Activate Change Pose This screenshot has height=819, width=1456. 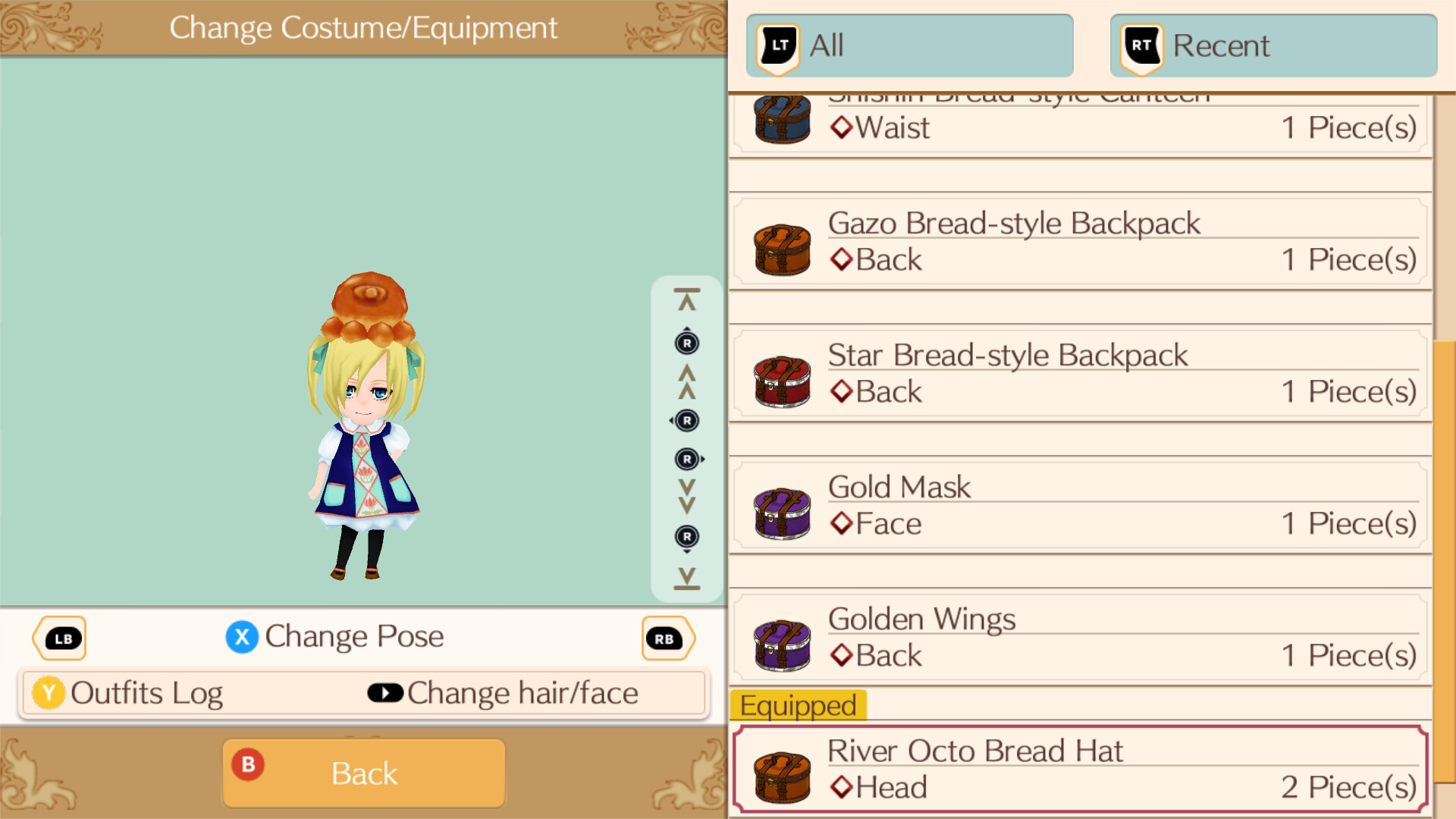[337, 637]
